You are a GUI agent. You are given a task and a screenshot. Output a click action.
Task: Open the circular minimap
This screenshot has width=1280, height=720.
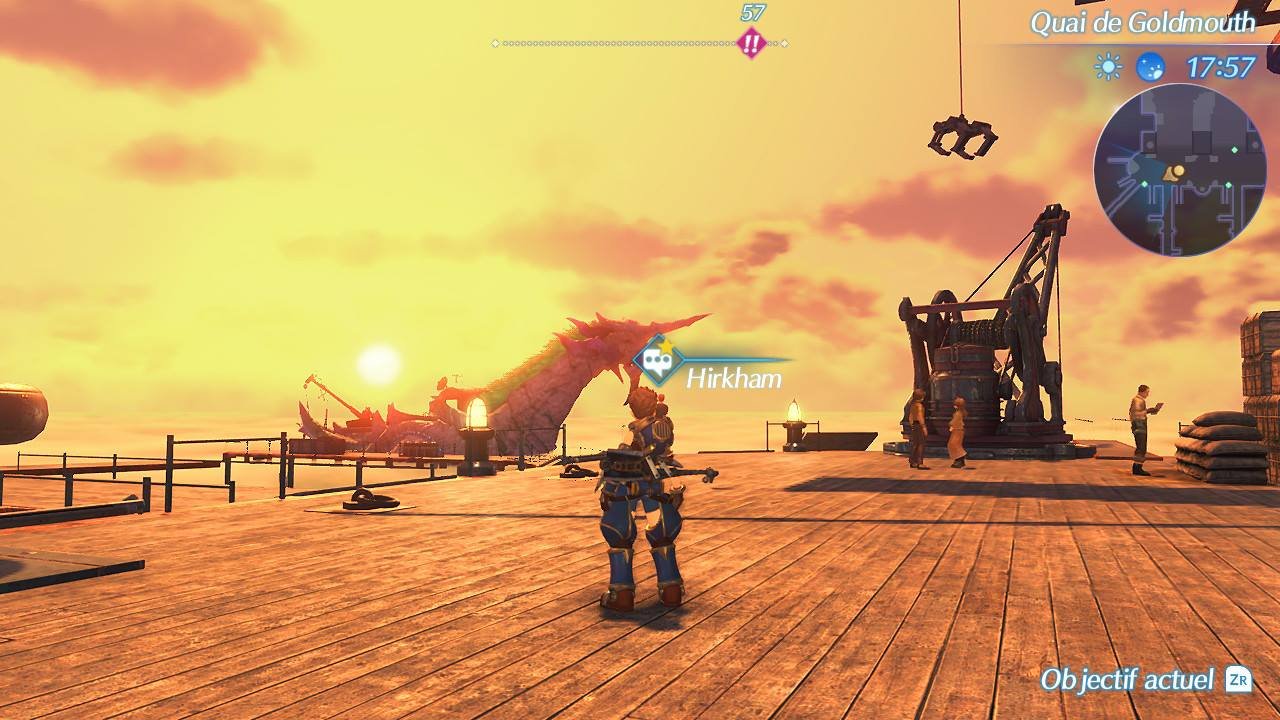click(1180, 170)
